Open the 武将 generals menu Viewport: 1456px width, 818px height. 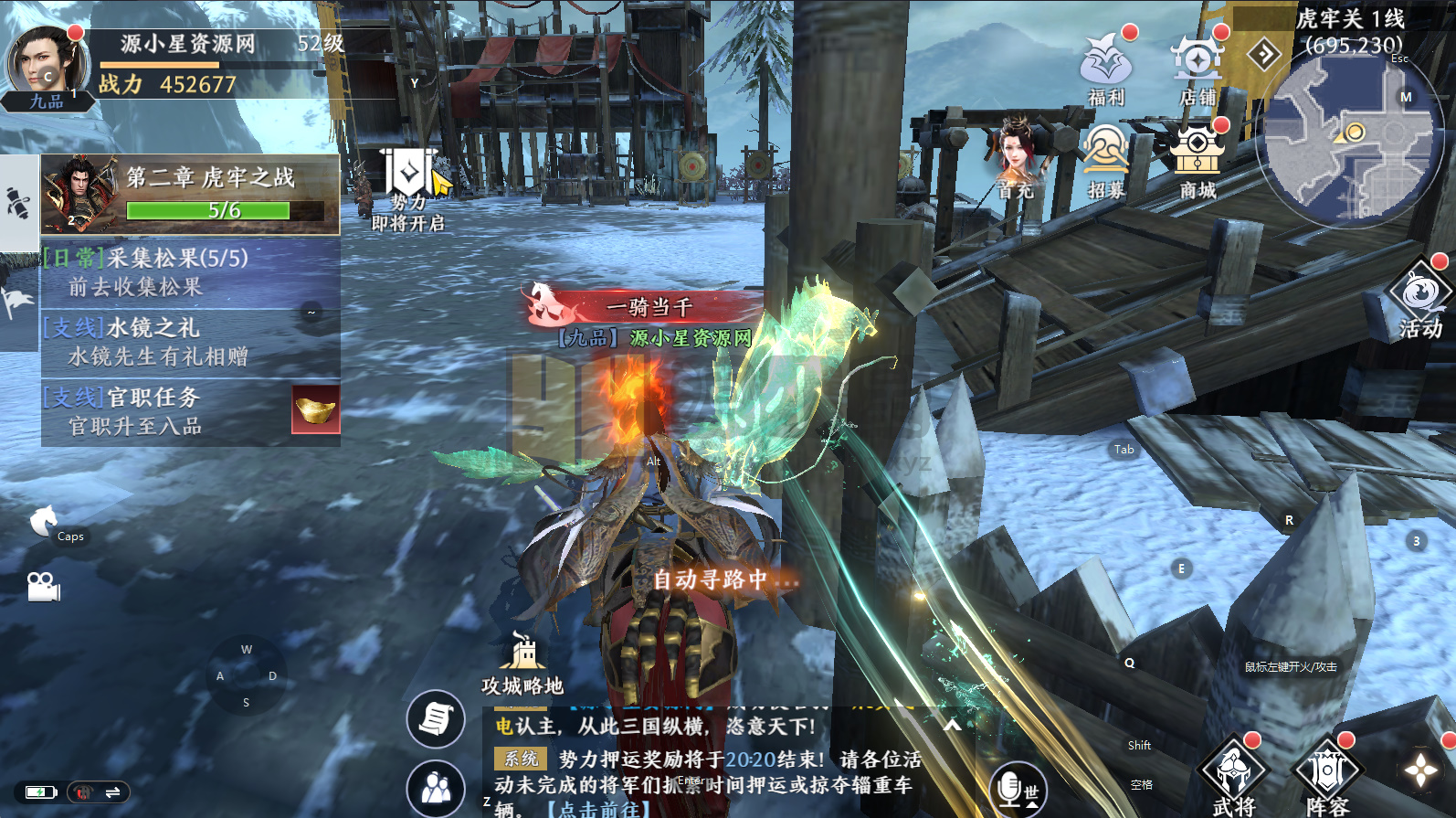[x=1234, y=774]
